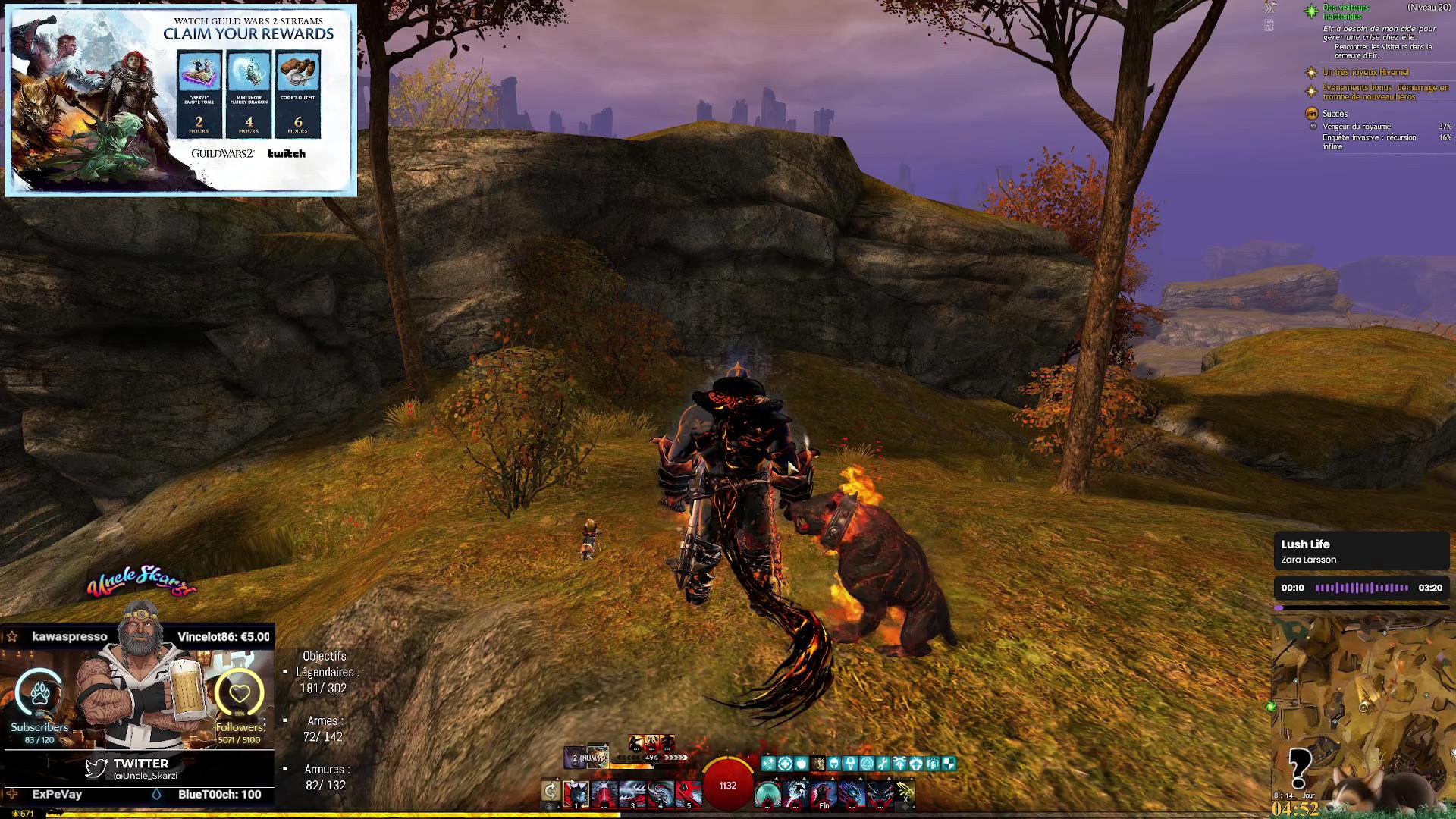Select the Un très joyeux Hivernel entry
The image size is (1456, 819).
point(1366,72)
